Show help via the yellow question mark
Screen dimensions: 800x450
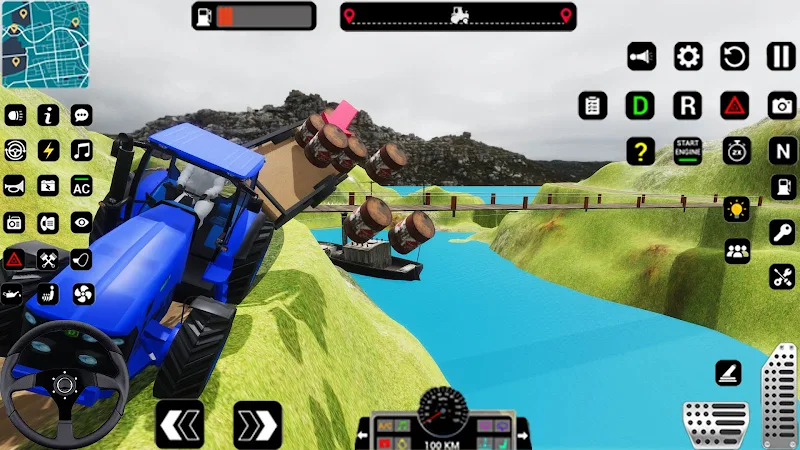[640, 151]
